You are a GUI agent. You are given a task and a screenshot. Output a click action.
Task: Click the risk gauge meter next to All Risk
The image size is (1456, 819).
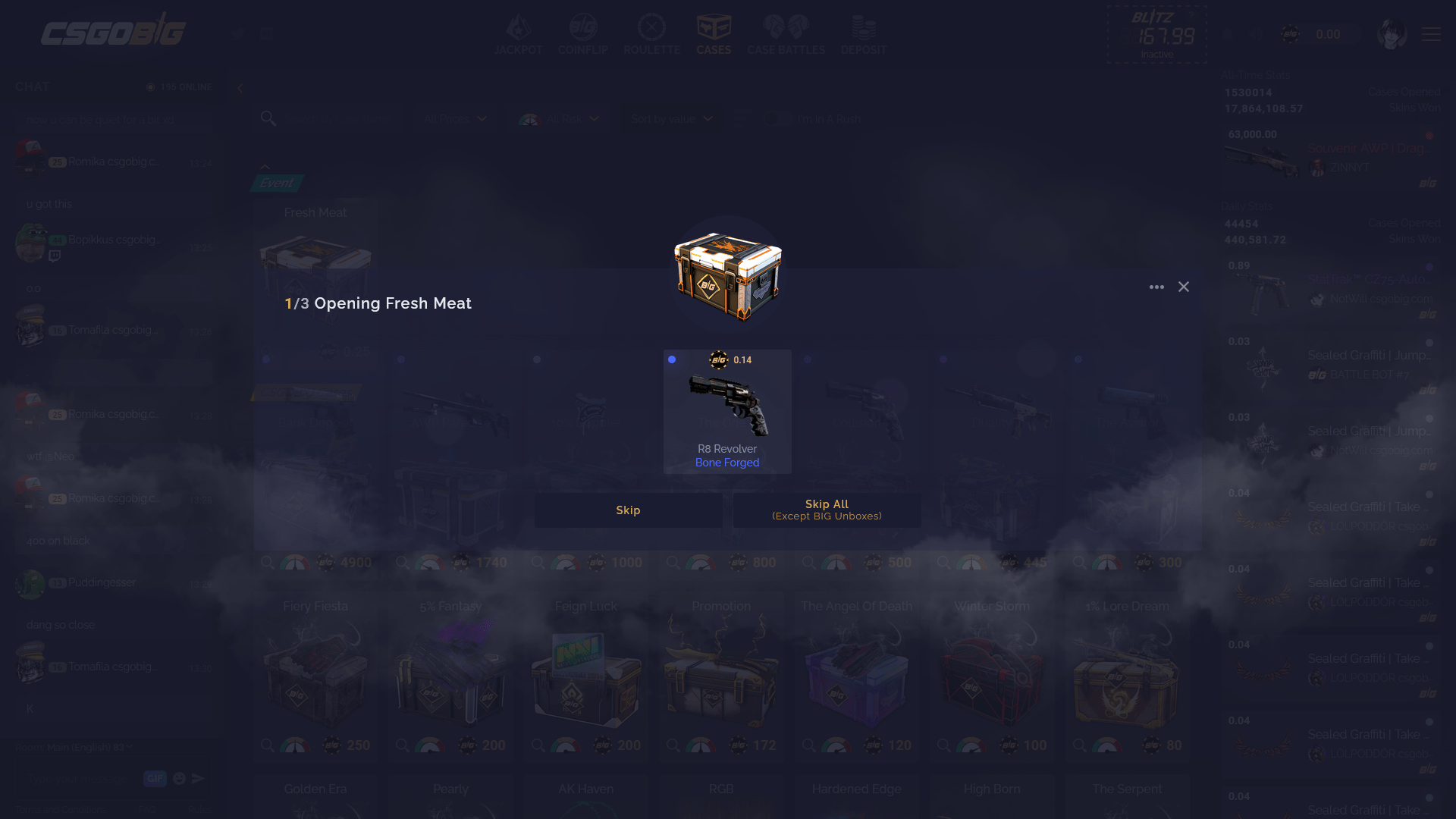529,119
